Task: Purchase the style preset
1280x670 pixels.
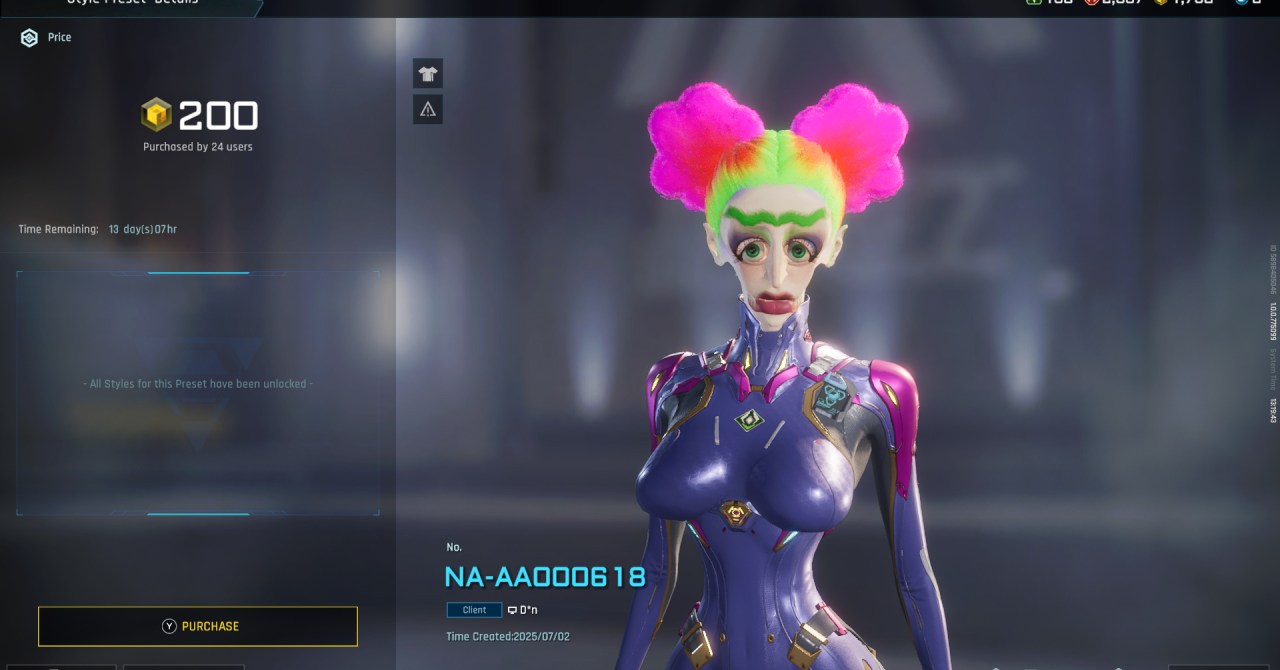Action: [198, 626]
